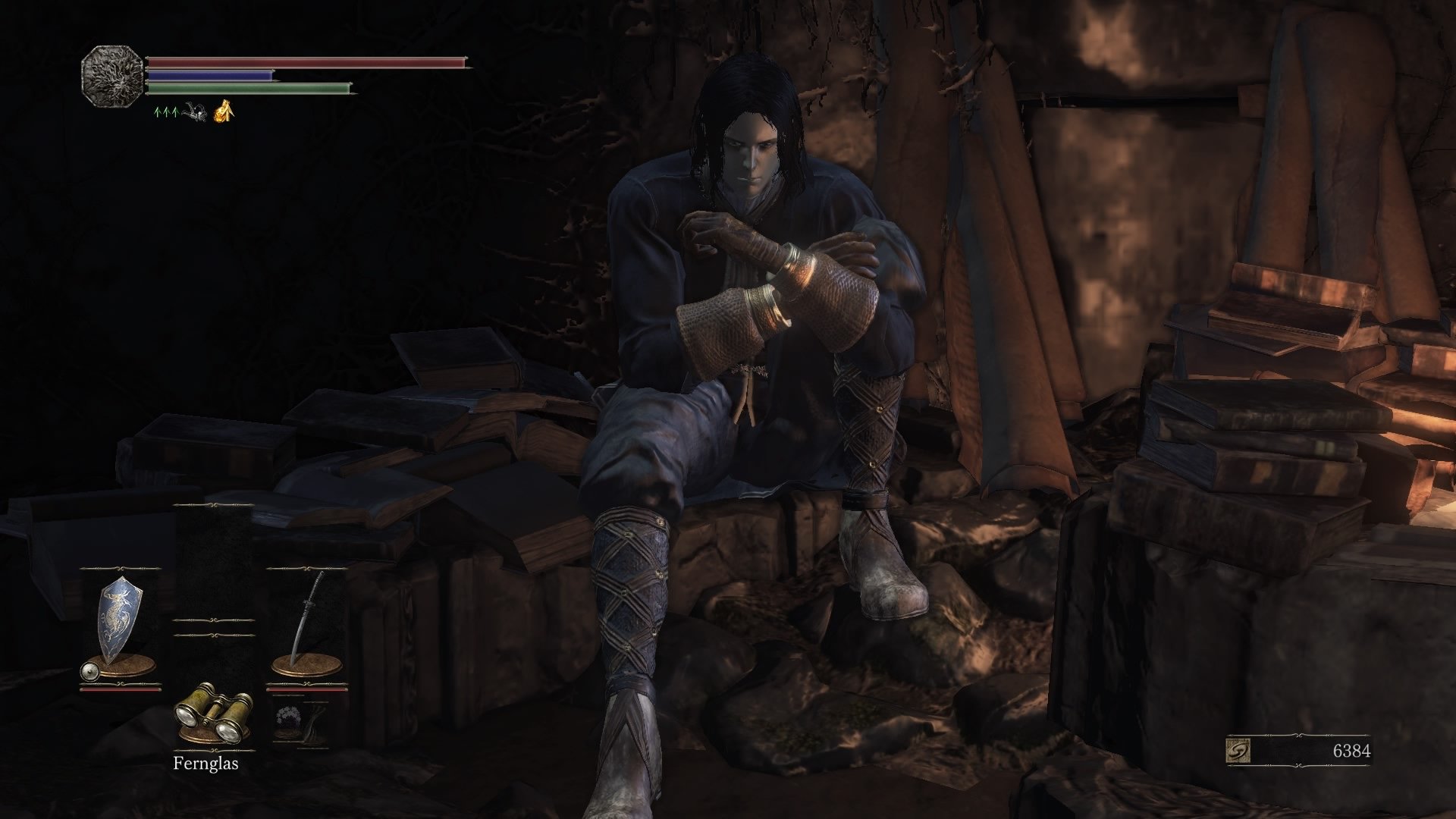Click the green stamina bar
Screen dimensions: 1456x819
pyautogui.click(x=250, y=88)
